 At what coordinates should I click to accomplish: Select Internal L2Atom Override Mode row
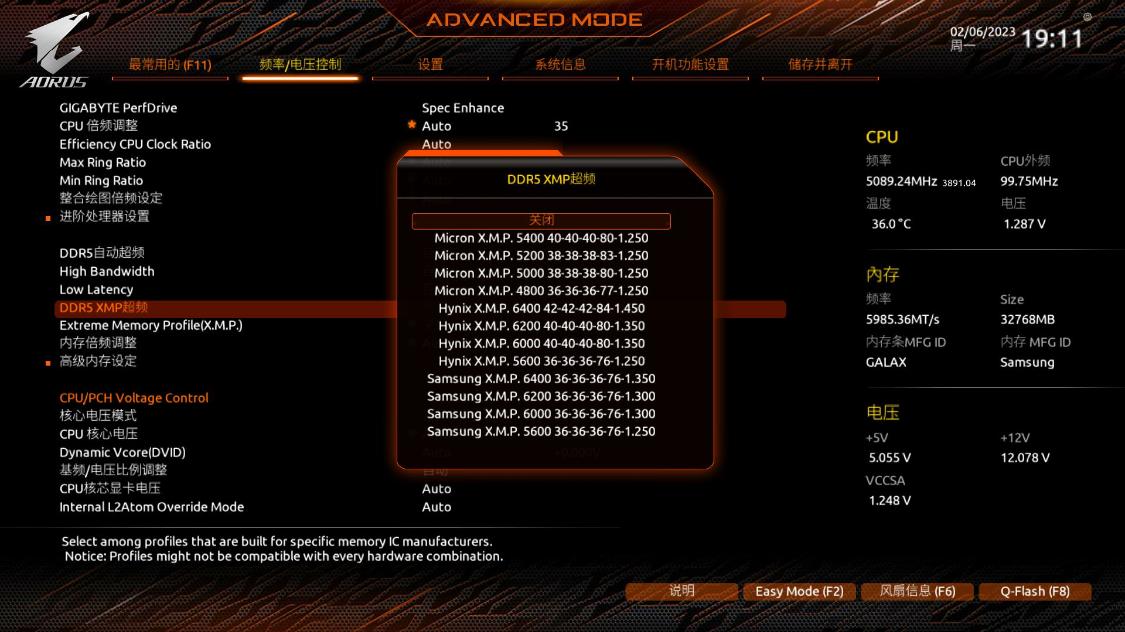(152, 507)
